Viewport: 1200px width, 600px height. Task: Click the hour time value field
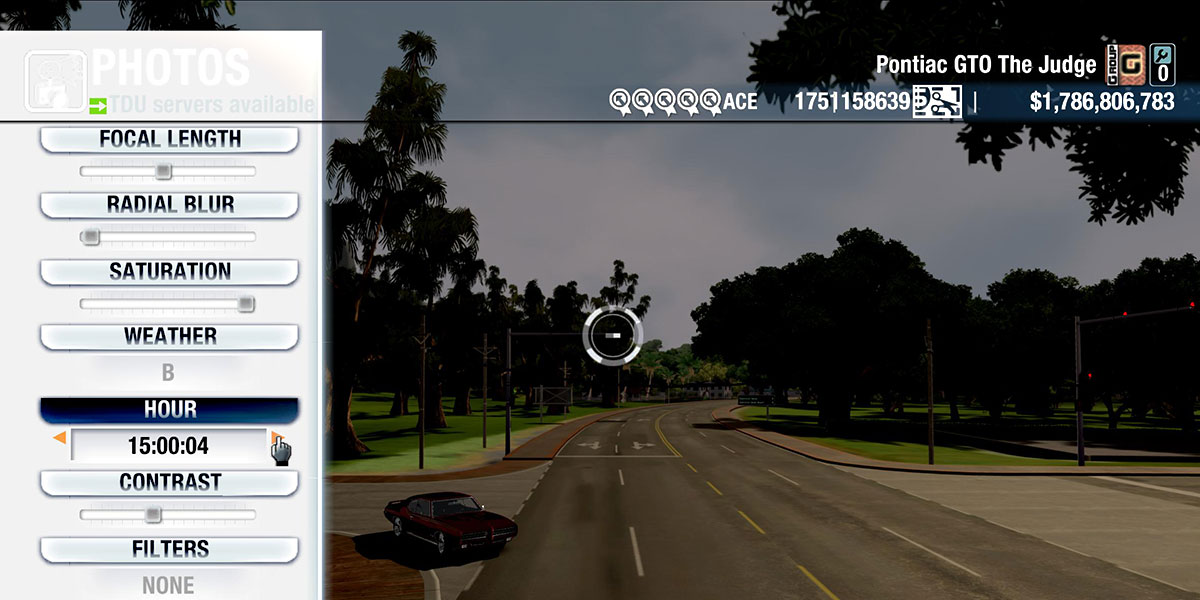pyautogui.click(x=168, y=446)
